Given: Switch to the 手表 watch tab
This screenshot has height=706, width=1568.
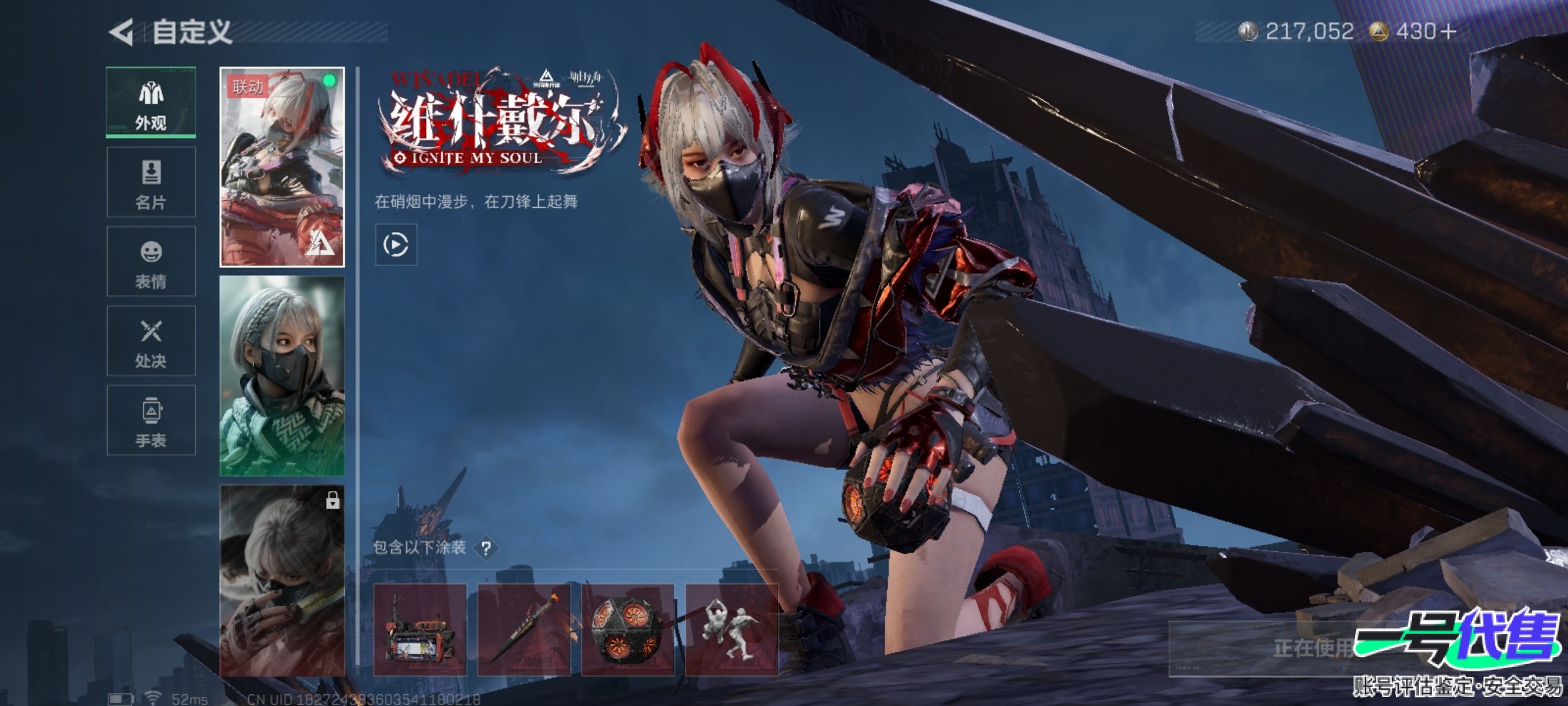Looking at the screenshot, I should 151,420.
